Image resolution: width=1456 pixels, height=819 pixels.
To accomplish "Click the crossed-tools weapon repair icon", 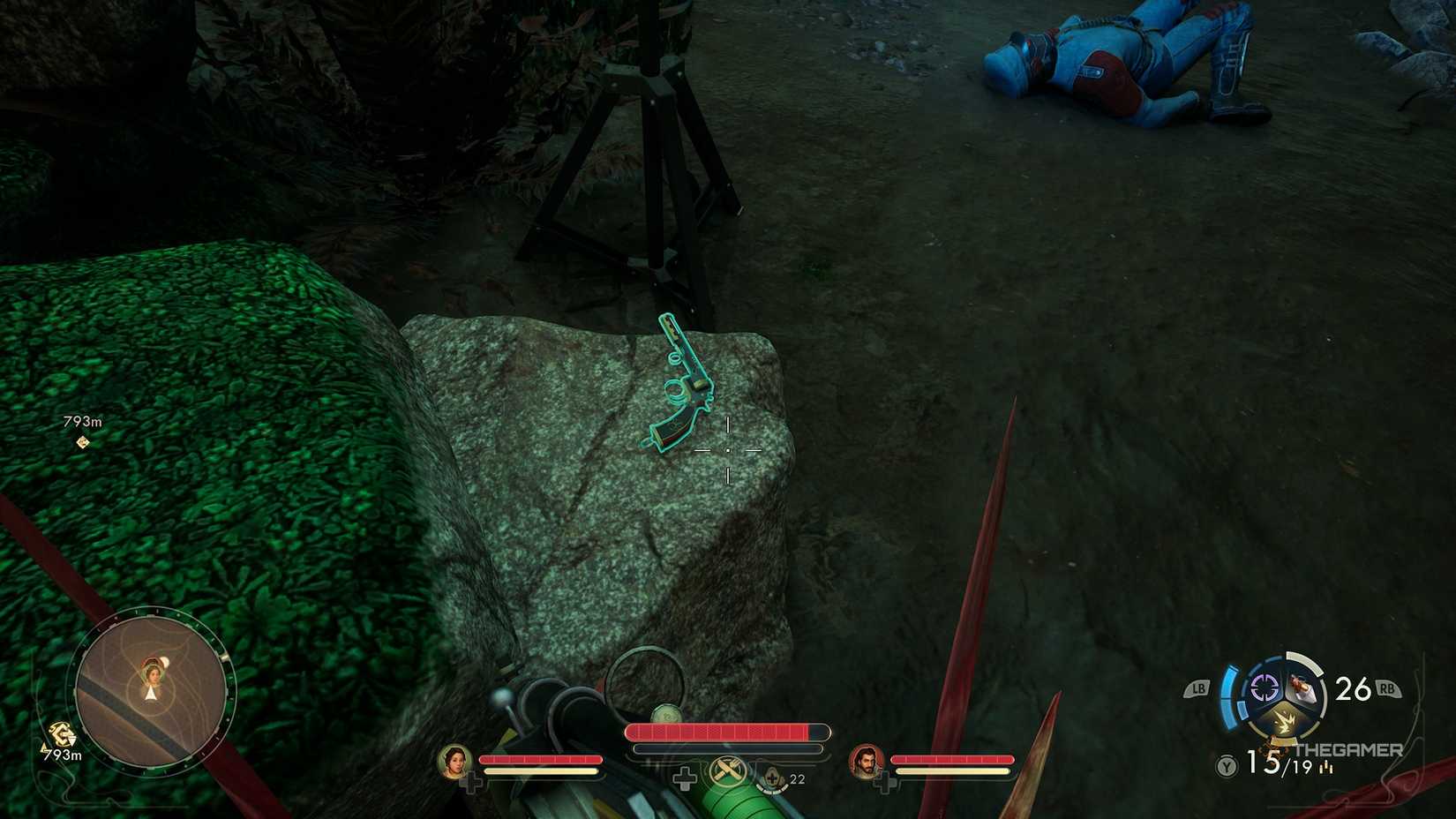I will [728, 770].
